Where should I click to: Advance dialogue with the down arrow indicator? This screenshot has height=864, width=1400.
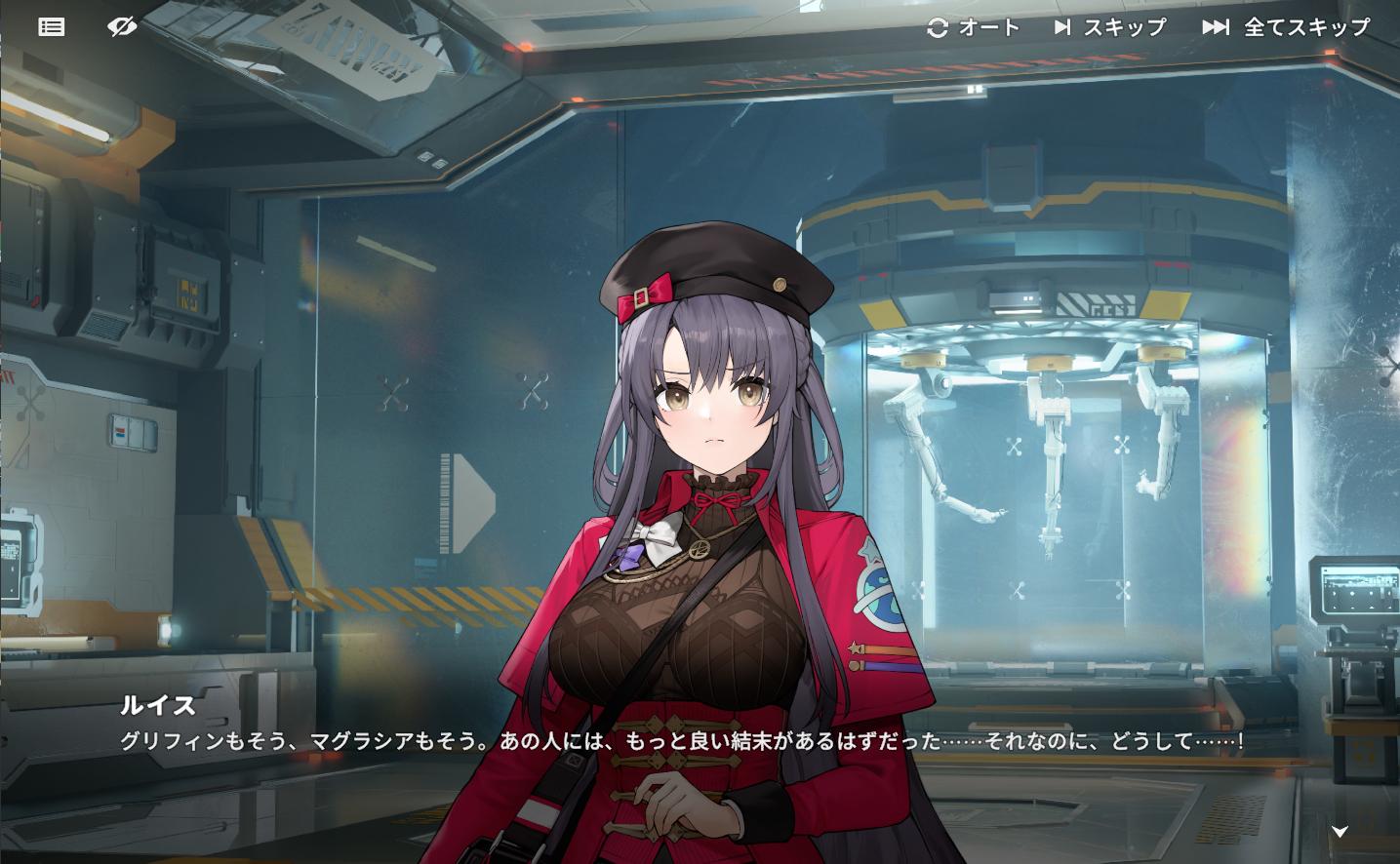[1340, 831]
